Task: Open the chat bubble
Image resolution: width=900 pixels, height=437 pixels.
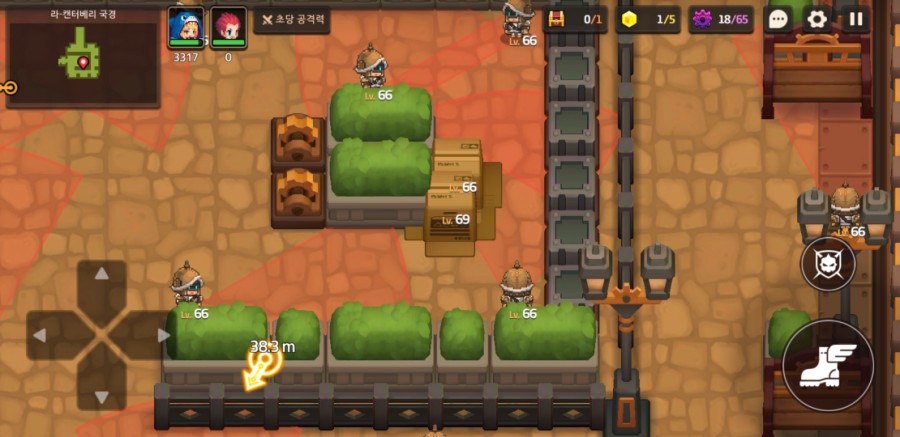Action: coord(779,19)
